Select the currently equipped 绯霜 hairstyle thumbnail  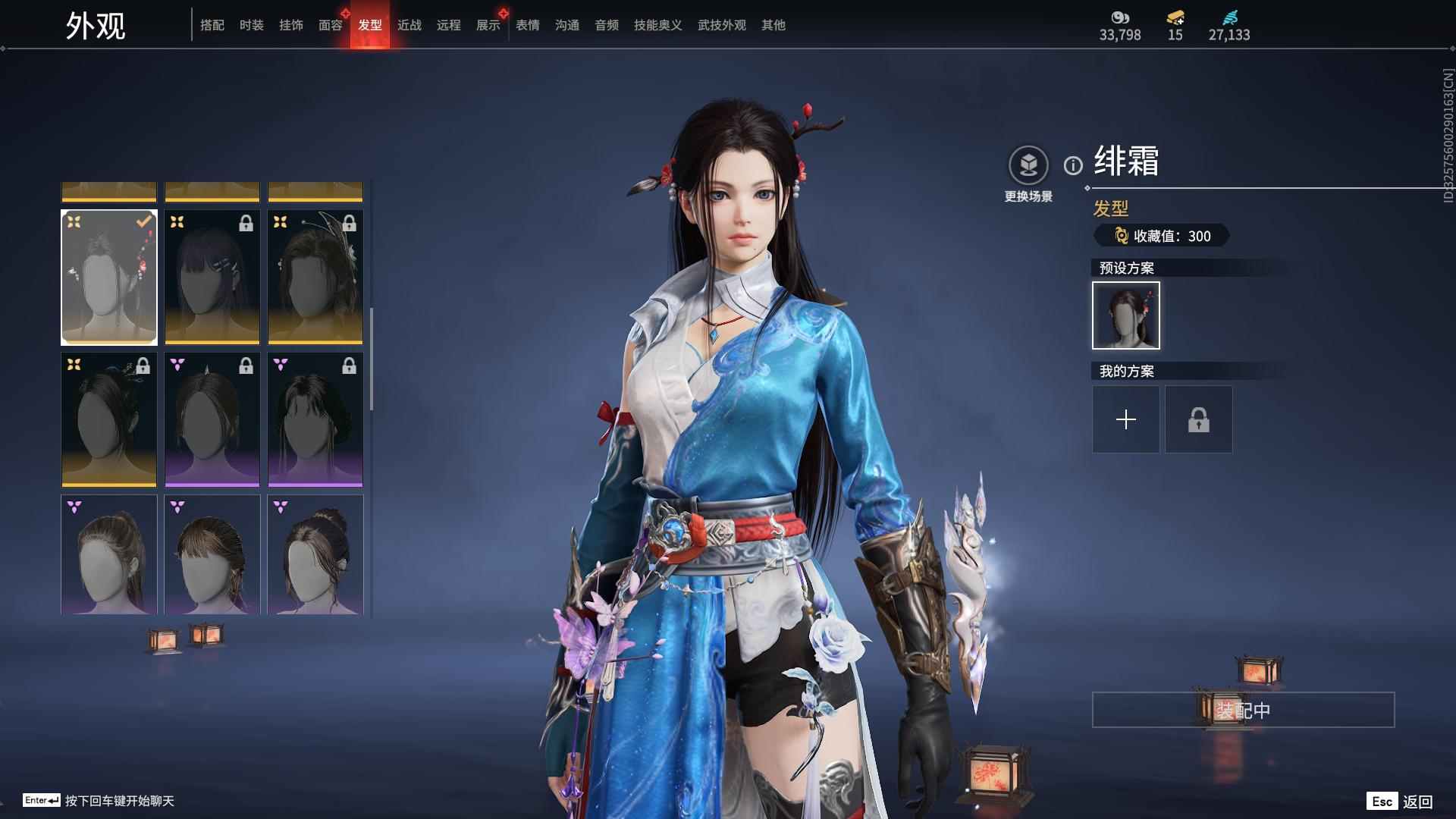point(108,276)
